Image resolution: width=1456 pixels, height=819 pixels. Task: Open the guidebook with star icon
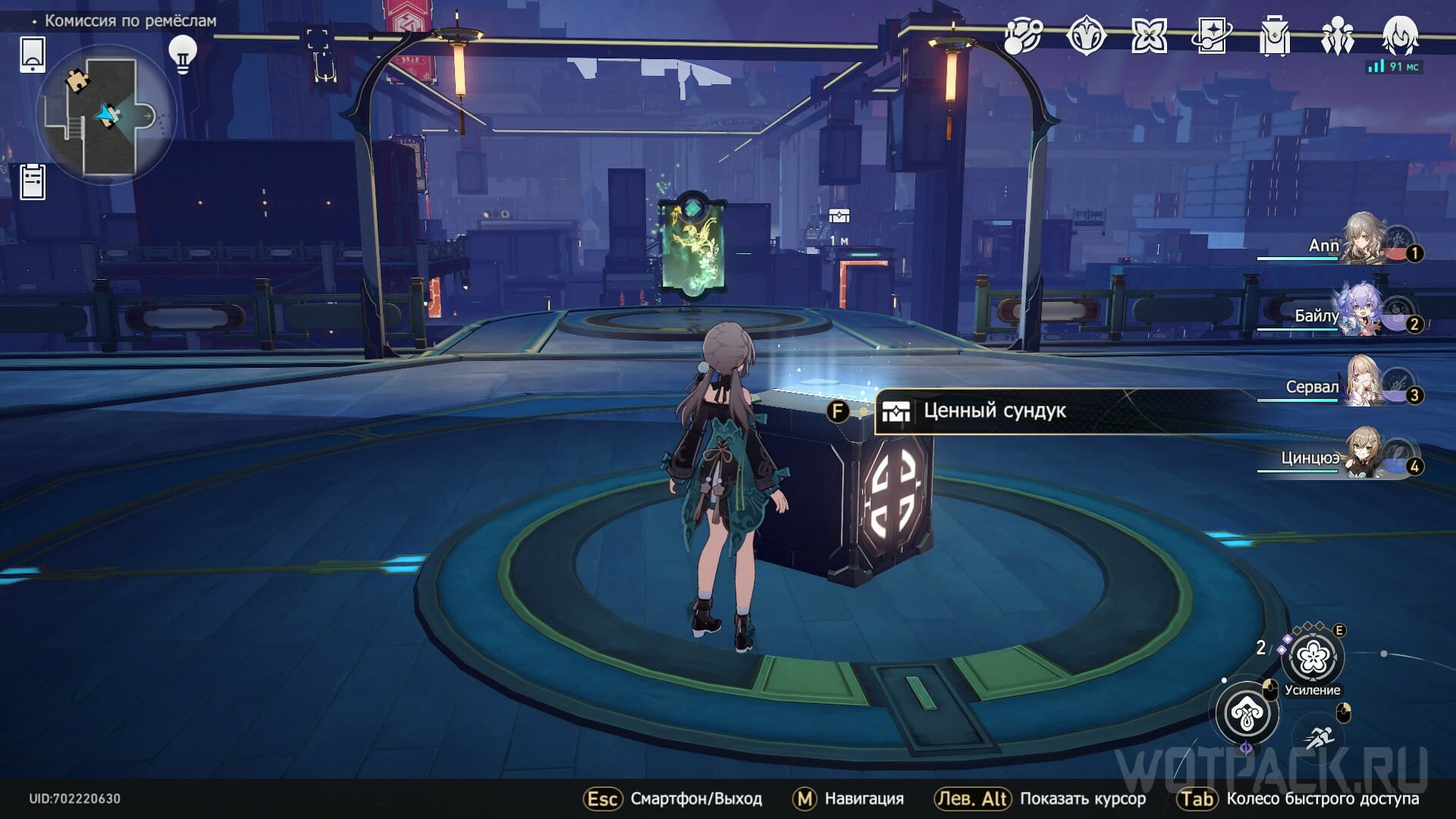tap(1211, 36)
